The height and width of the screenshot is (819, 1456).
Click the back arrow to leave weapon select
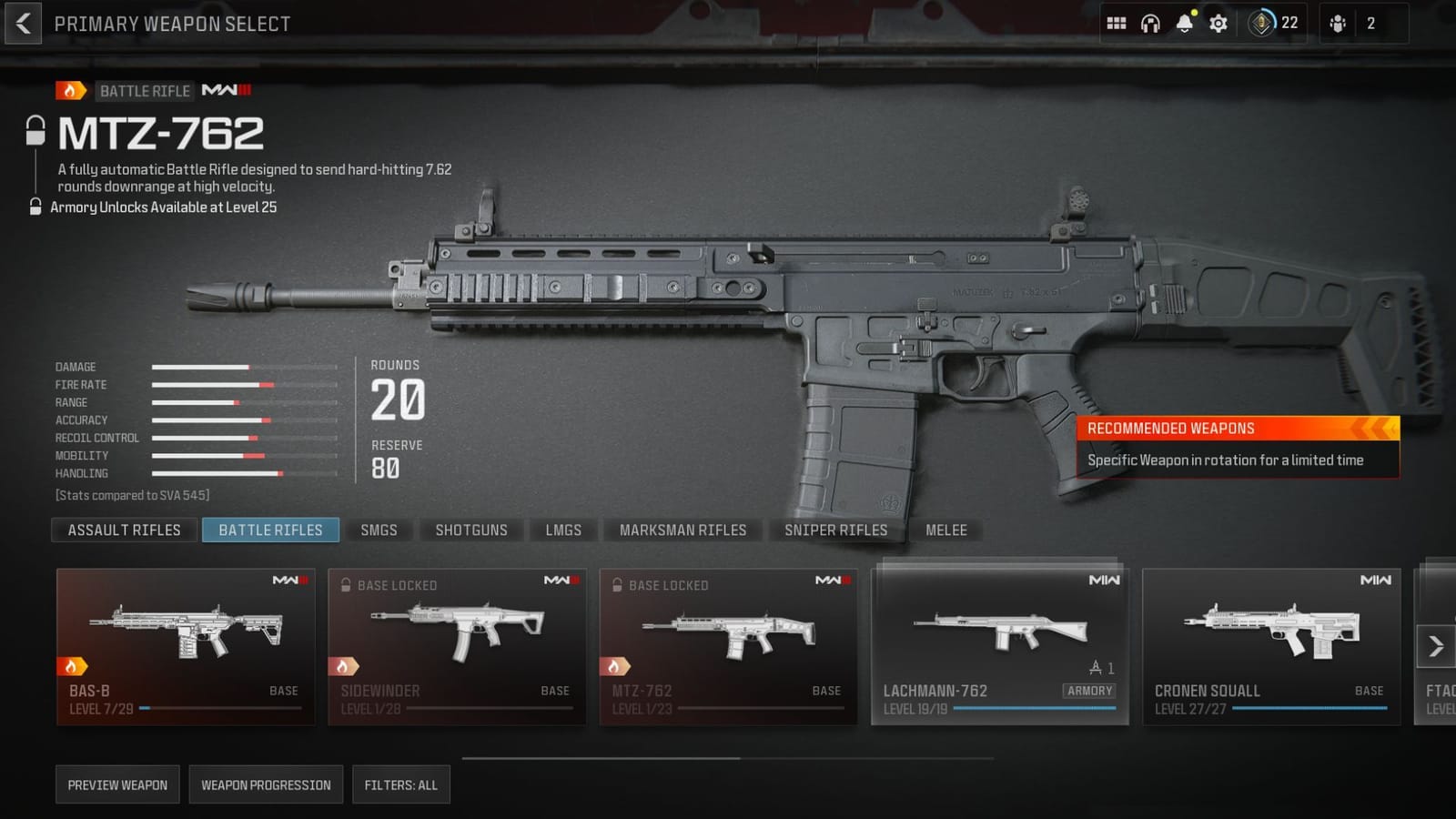pyautogui.click(x=23, y=23)
